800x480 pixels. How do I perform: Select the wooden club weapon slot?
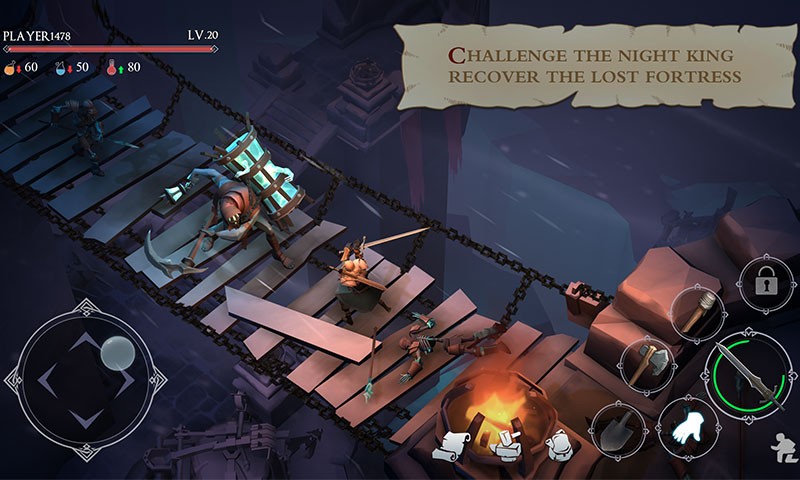click(x=697, y=313)
